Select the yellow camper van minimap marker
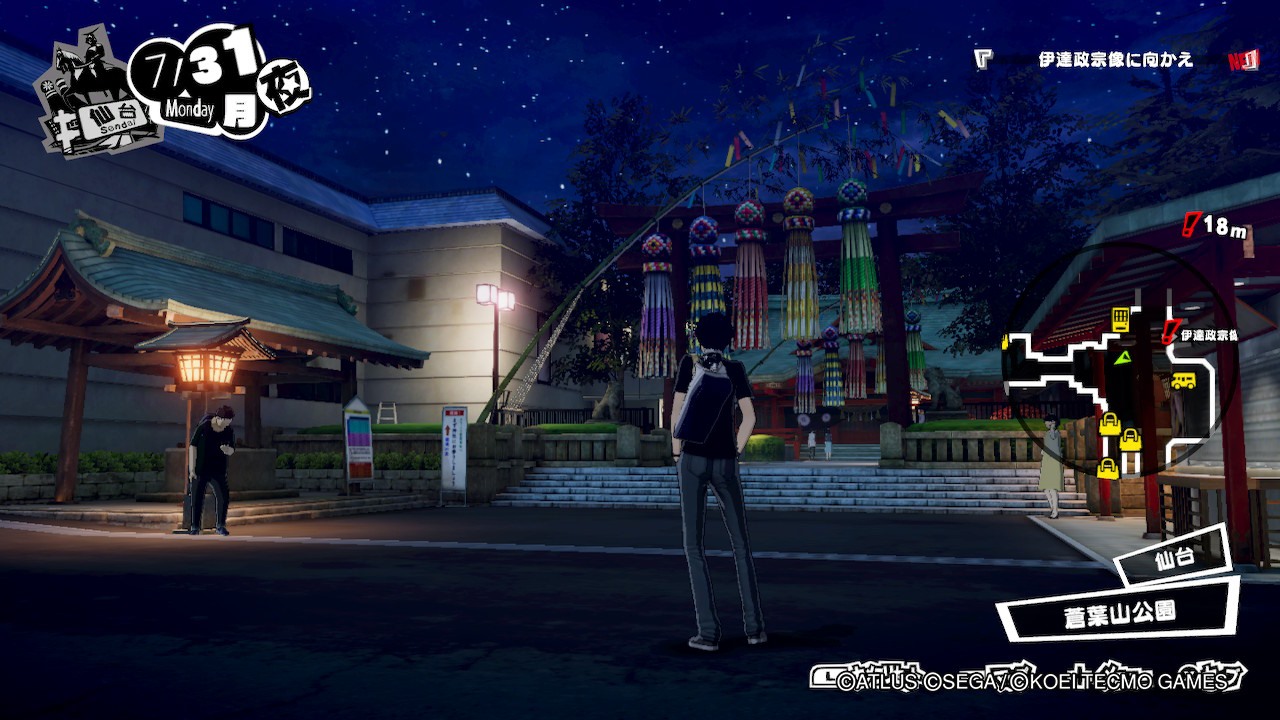1280x720 pixels. click(1183, 380)
